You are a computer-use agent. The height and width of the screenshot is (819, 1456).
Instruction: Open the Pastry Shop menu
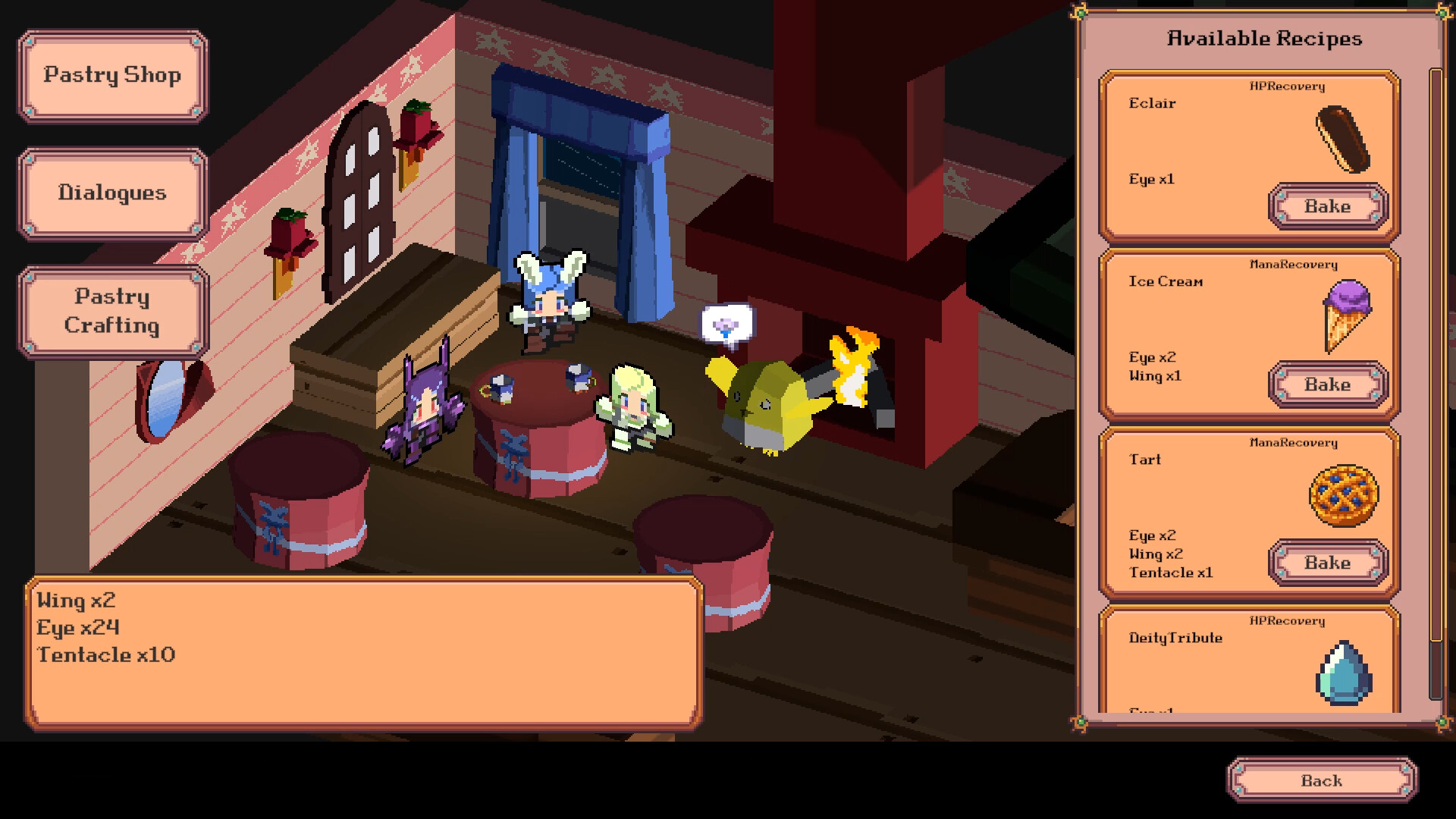click(x=113, y=75)
